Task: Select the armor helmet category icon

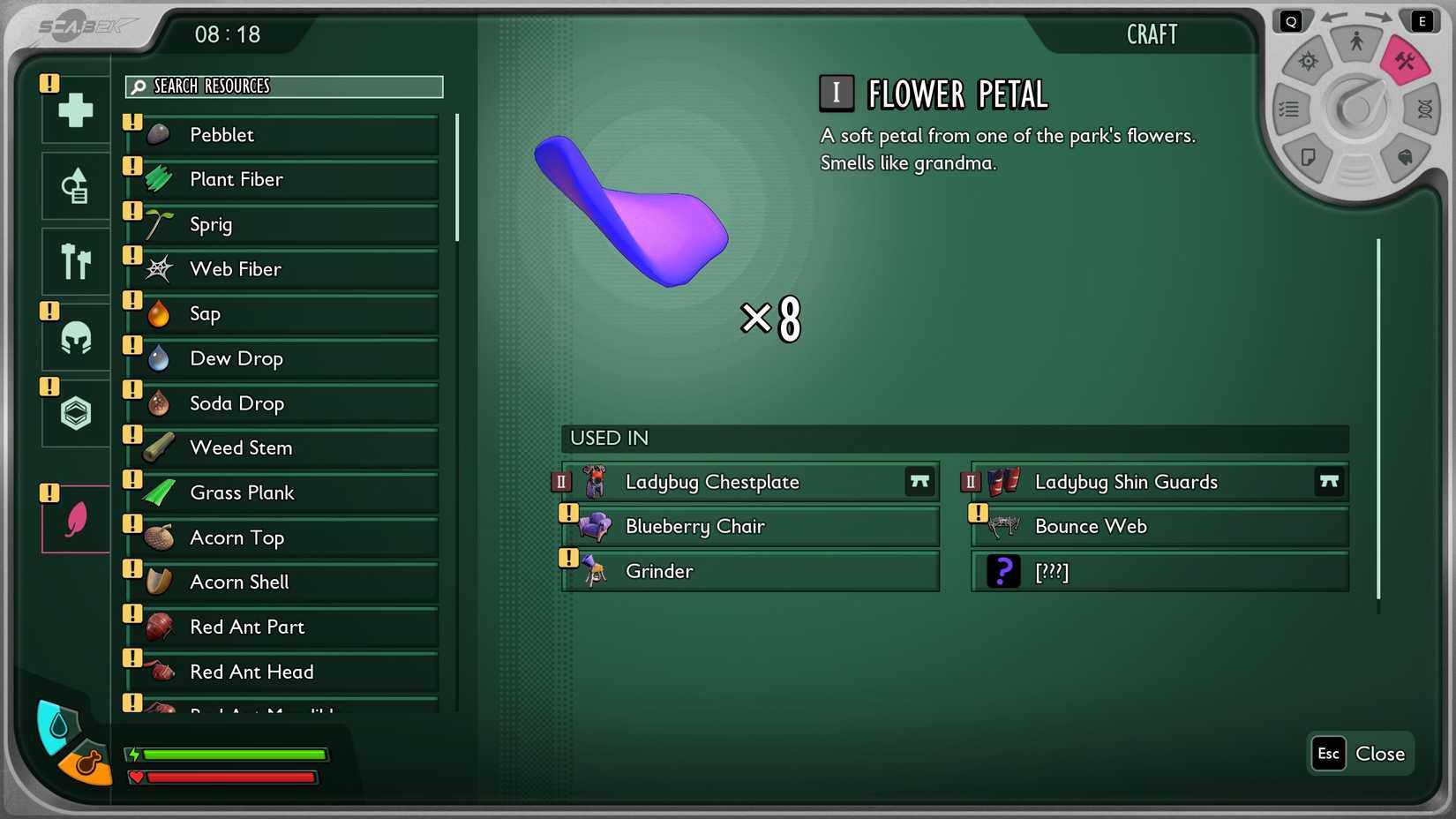Action: pos(75,337)
